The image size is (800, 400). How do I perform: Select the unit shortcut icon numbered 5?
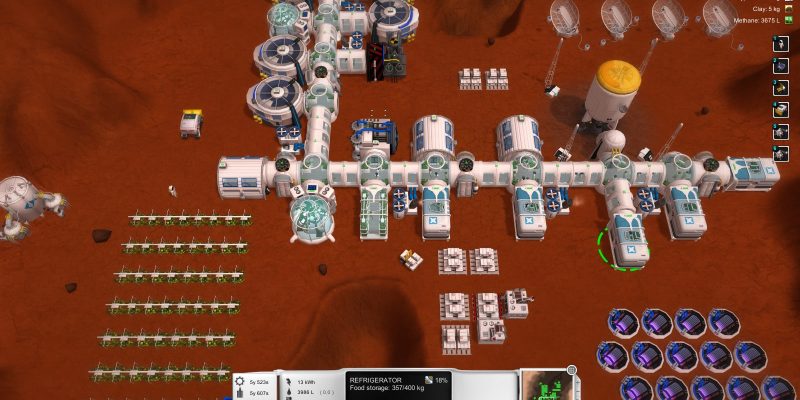pos(781,132)
